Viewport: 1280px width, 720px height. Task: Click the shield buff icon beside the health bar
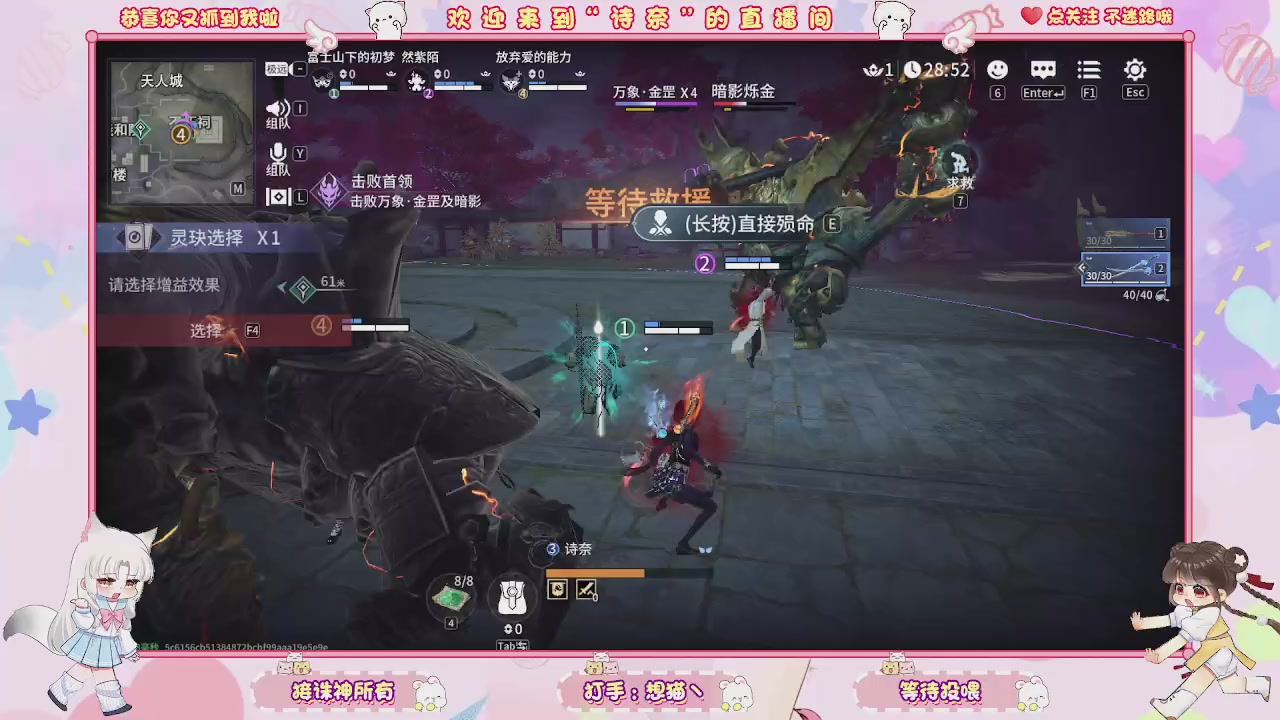557,590
